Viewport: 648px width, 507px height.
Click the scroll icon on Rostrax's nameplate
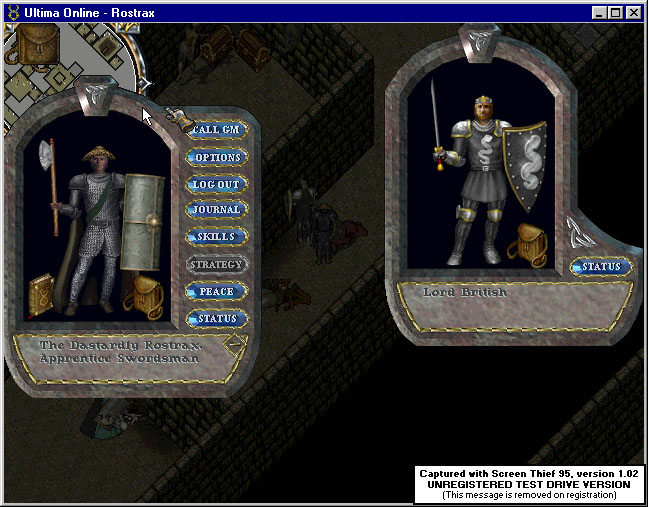236,345
